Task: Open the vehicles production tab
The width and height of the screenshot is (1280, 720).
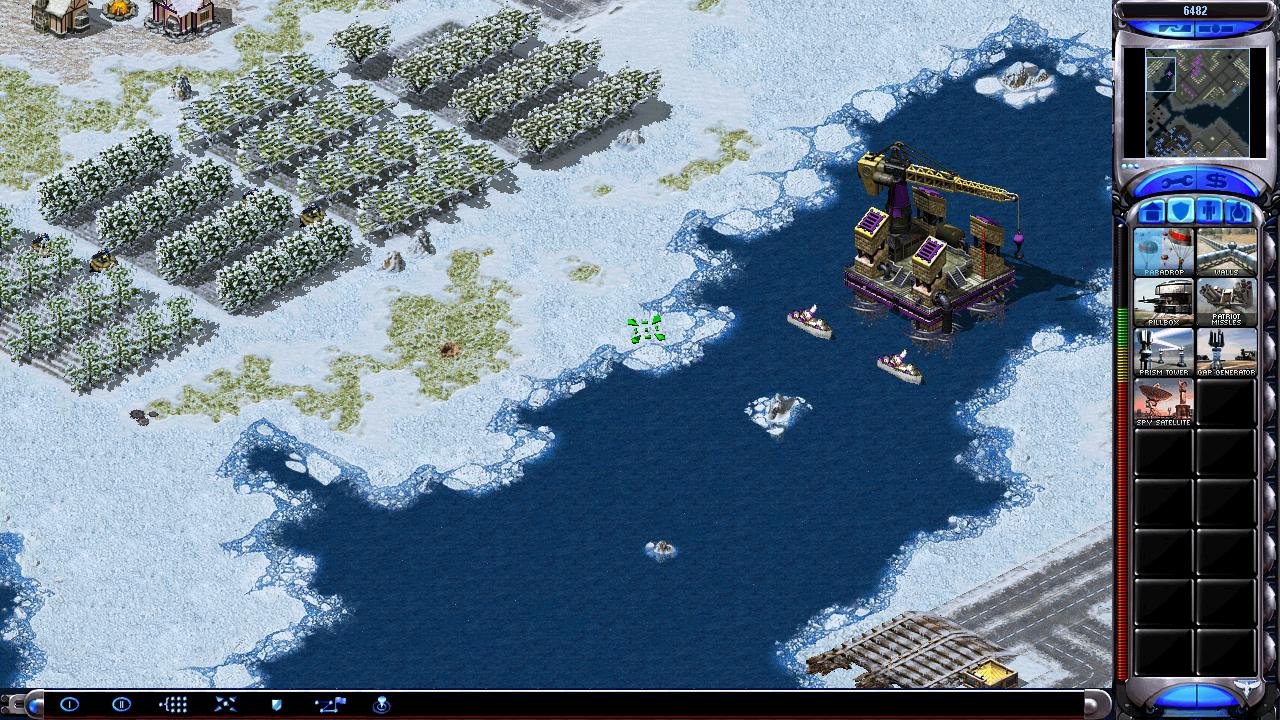Action: click(1238, 212)
